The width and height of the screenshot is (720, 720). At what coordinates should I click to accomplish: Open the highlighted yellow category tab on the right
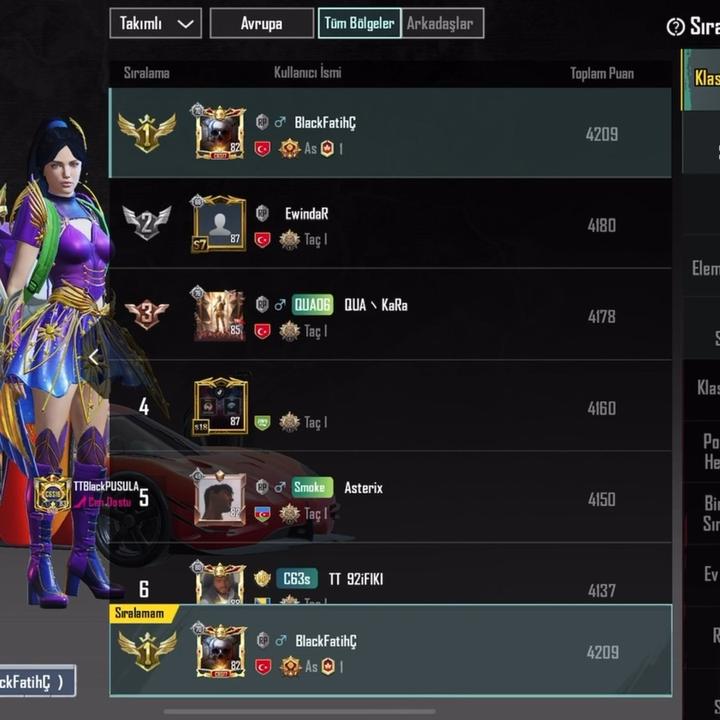click(702, 79)
